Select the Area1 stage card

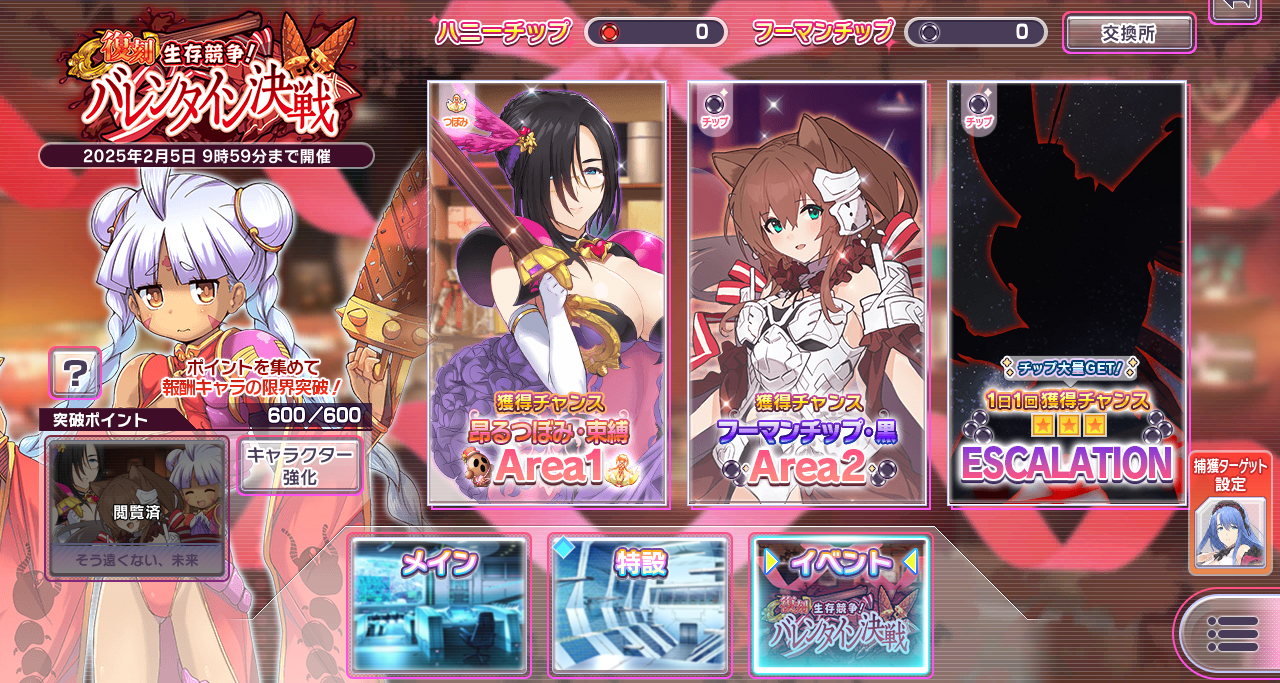coord(547,292)
